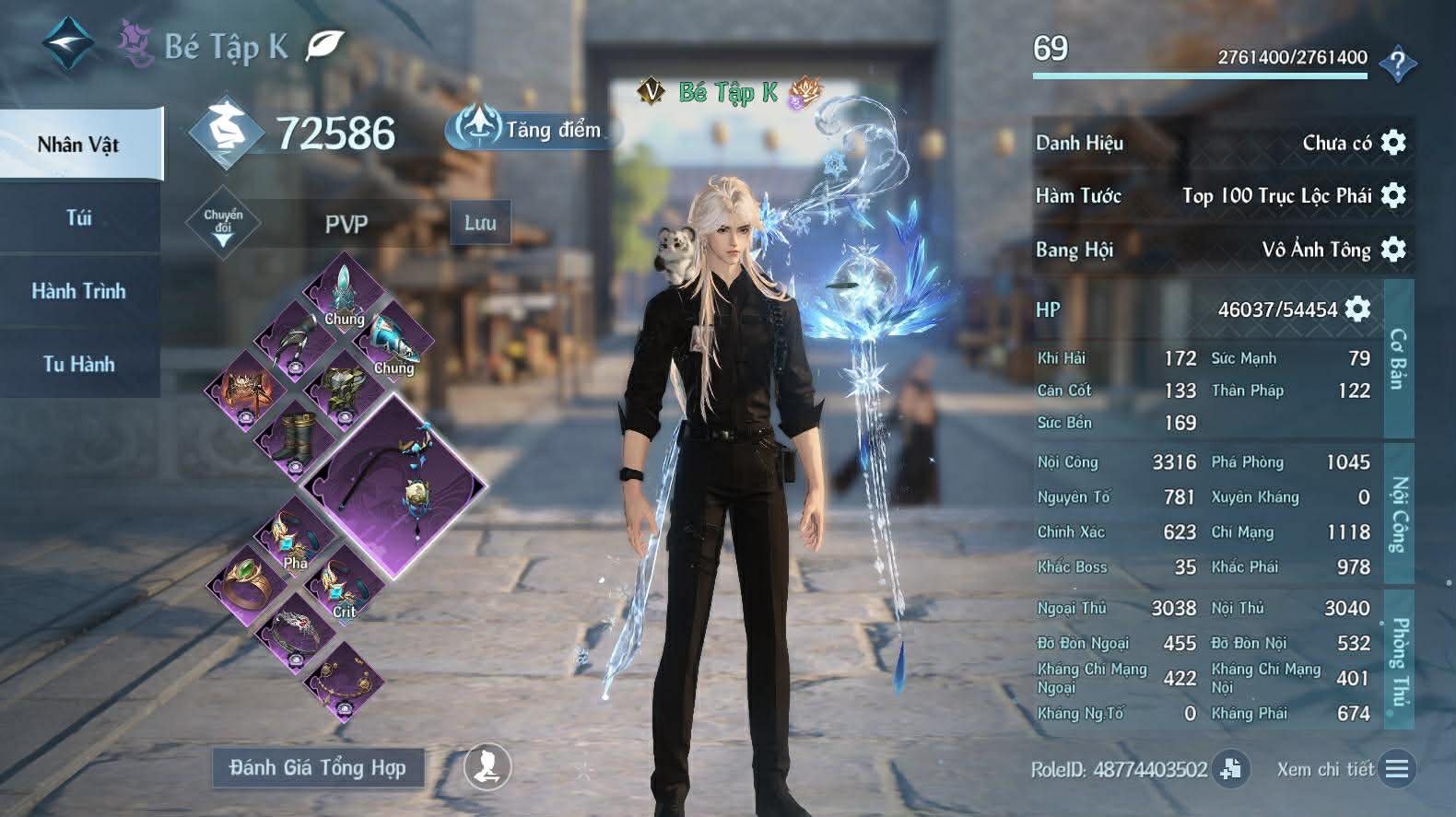Open Hàm Tước rank settings gear

tap(1393, 195)
